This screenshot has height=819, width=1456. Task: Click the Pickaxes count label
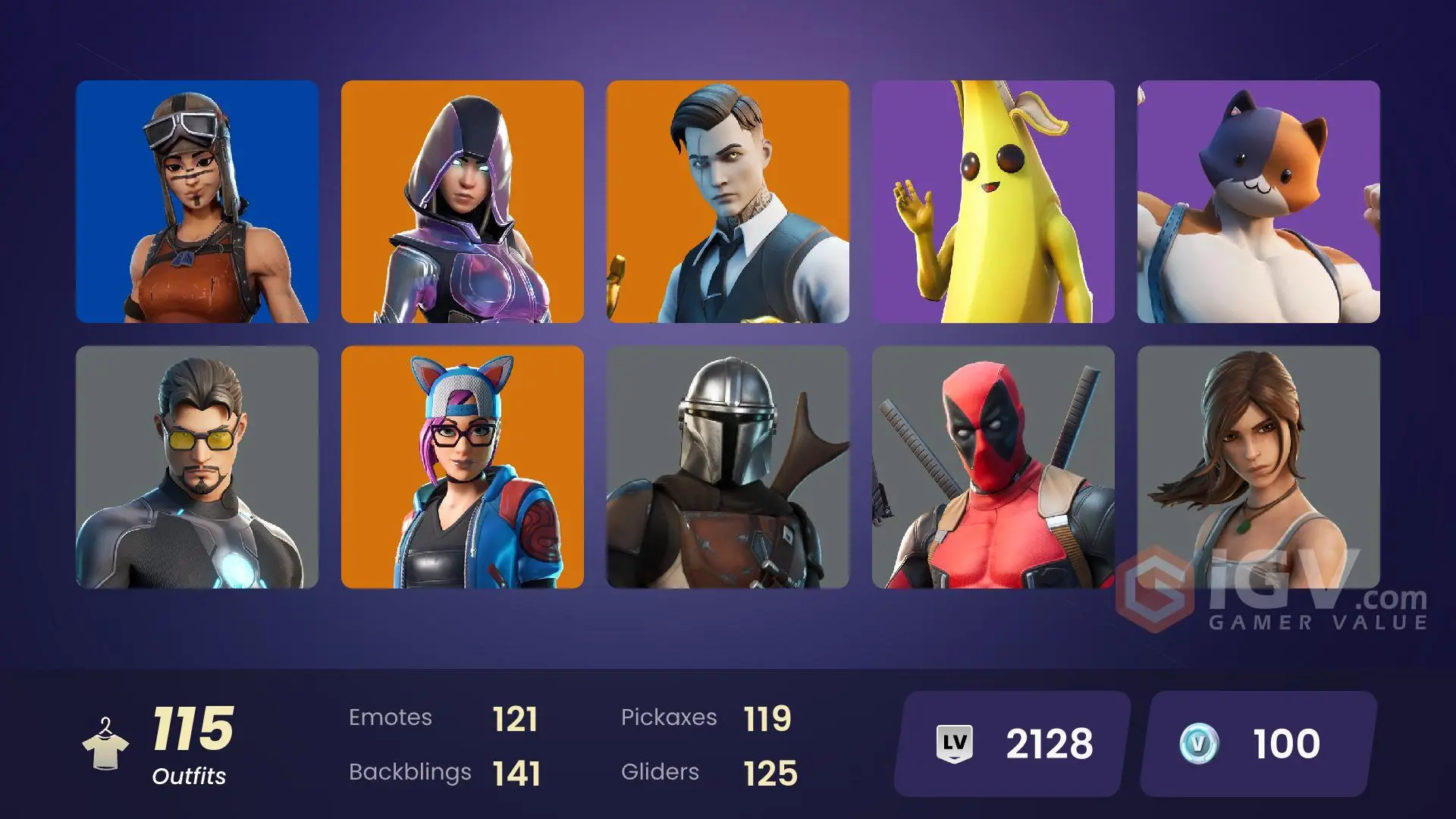[x=670, y=717]
